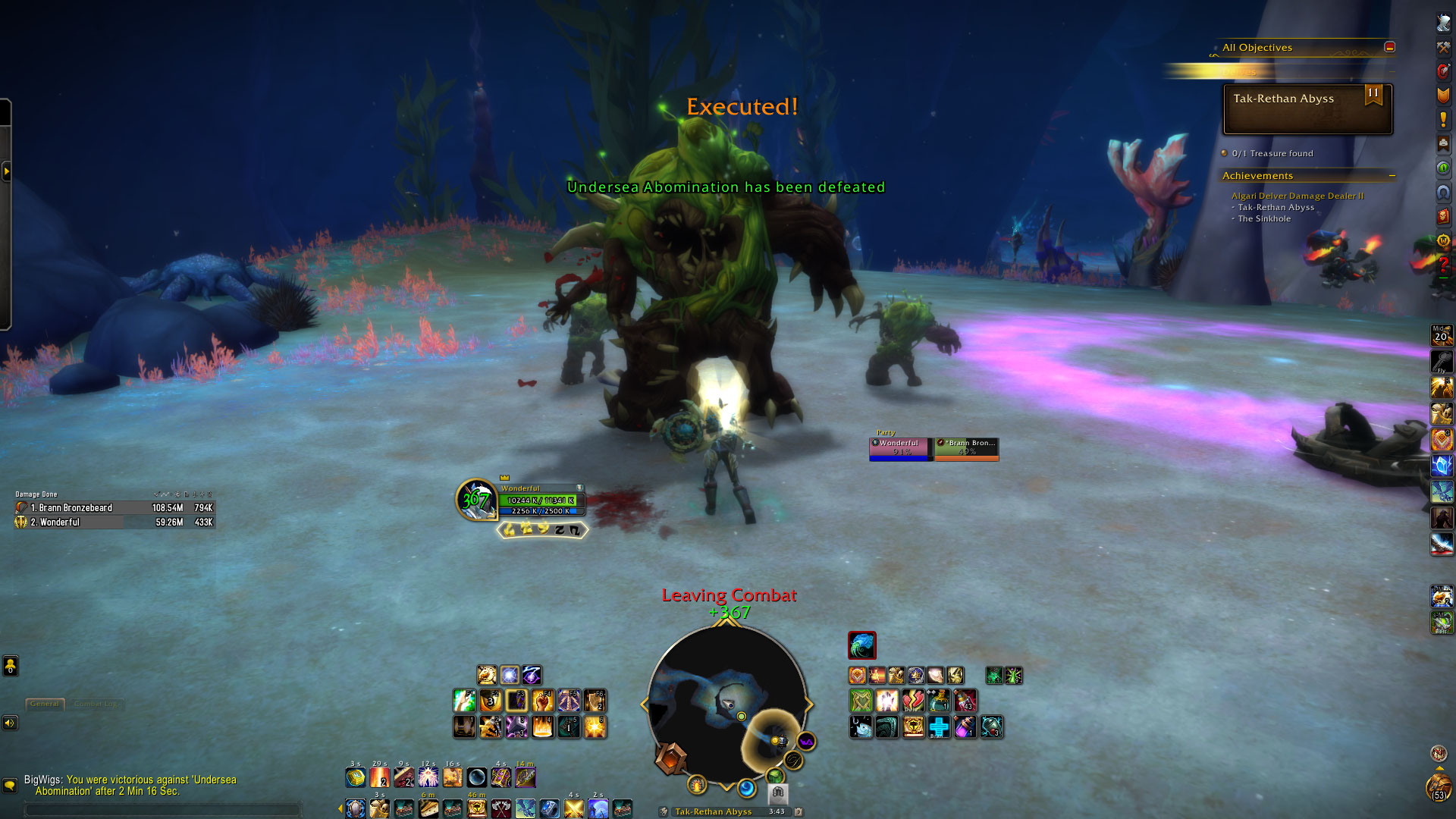Click the orange gem minimap button
Viewport: 1456px width, 819px height.
[670, 758]
